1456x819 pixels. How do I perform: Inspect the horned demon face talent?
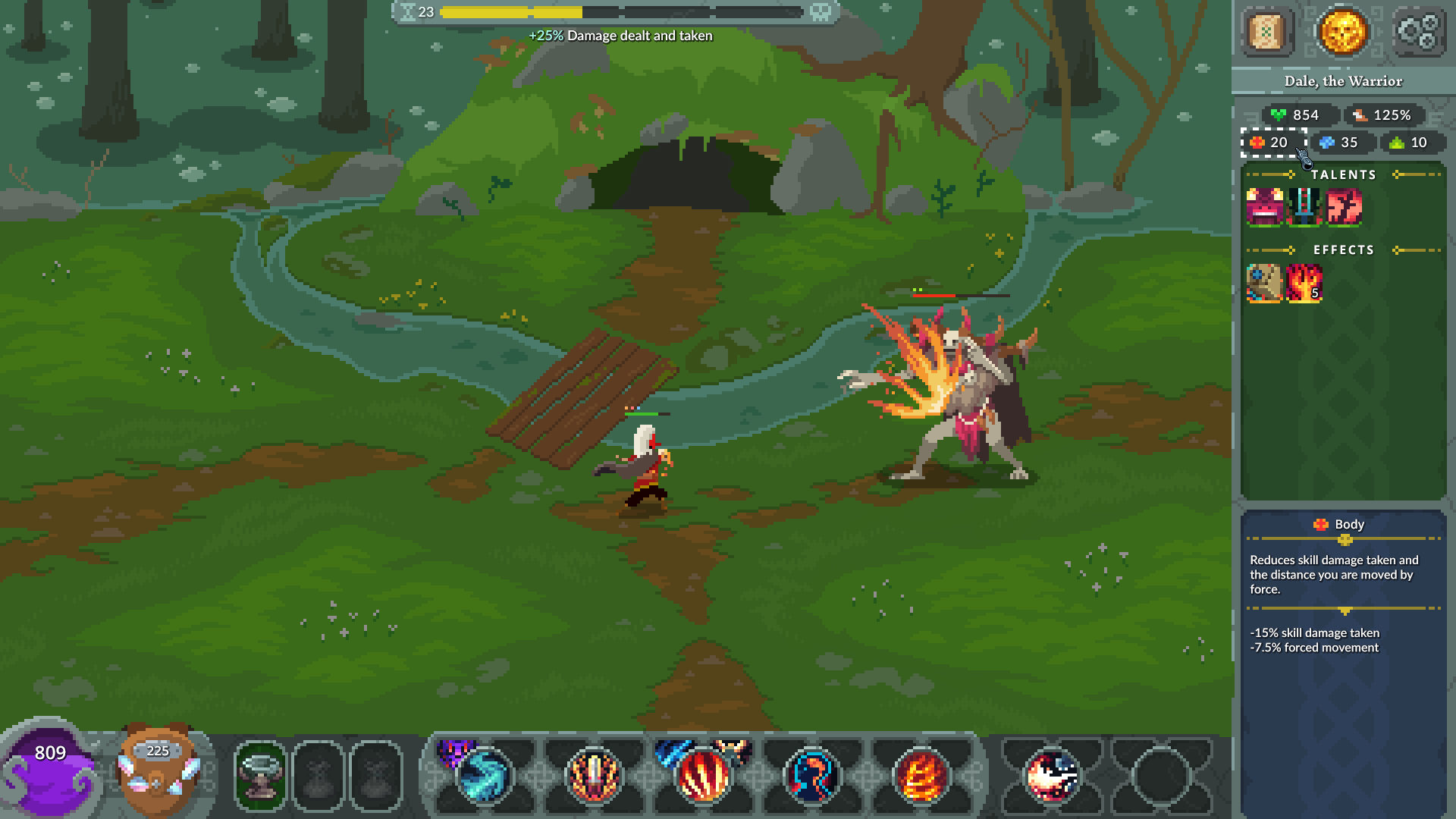tap(1264, 207)
